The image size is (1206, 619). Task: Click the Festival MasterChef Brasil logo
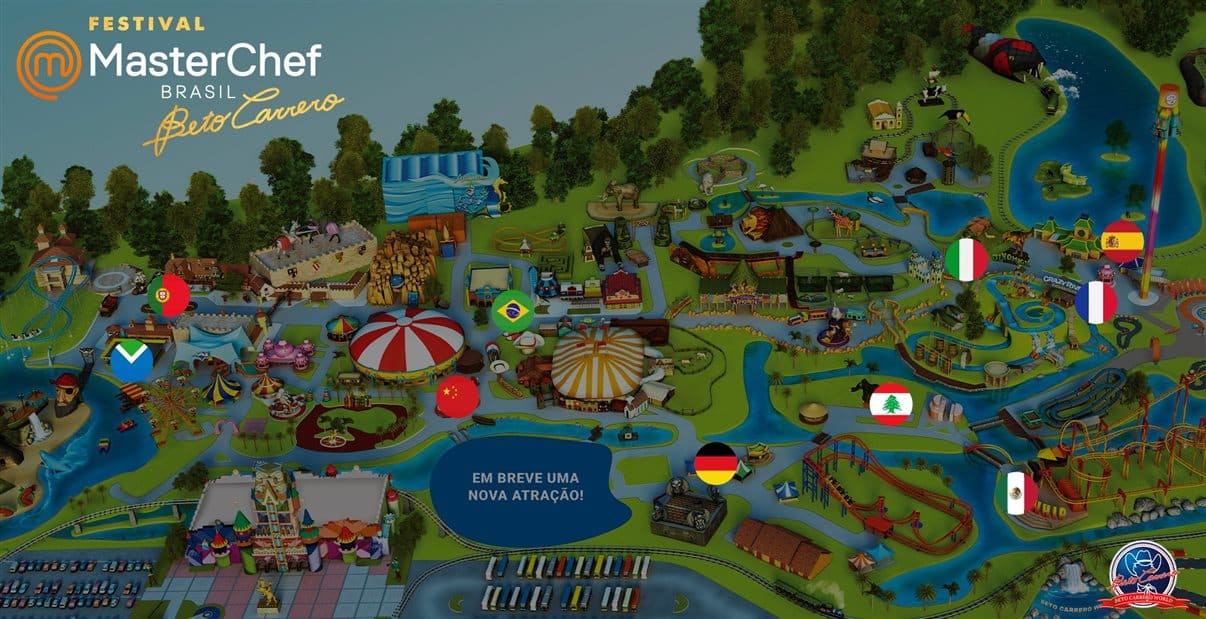[180, 82]
